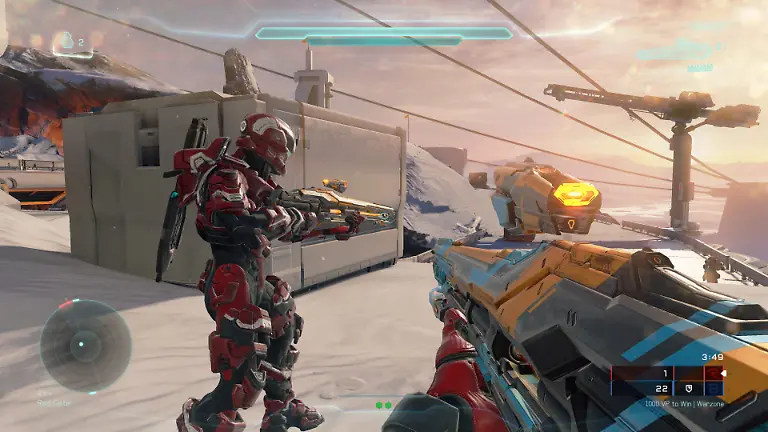The height and width of the screenshot is (432, 768).
Task: Click the shield base icon in scoreboard
Action: [688, 388]
